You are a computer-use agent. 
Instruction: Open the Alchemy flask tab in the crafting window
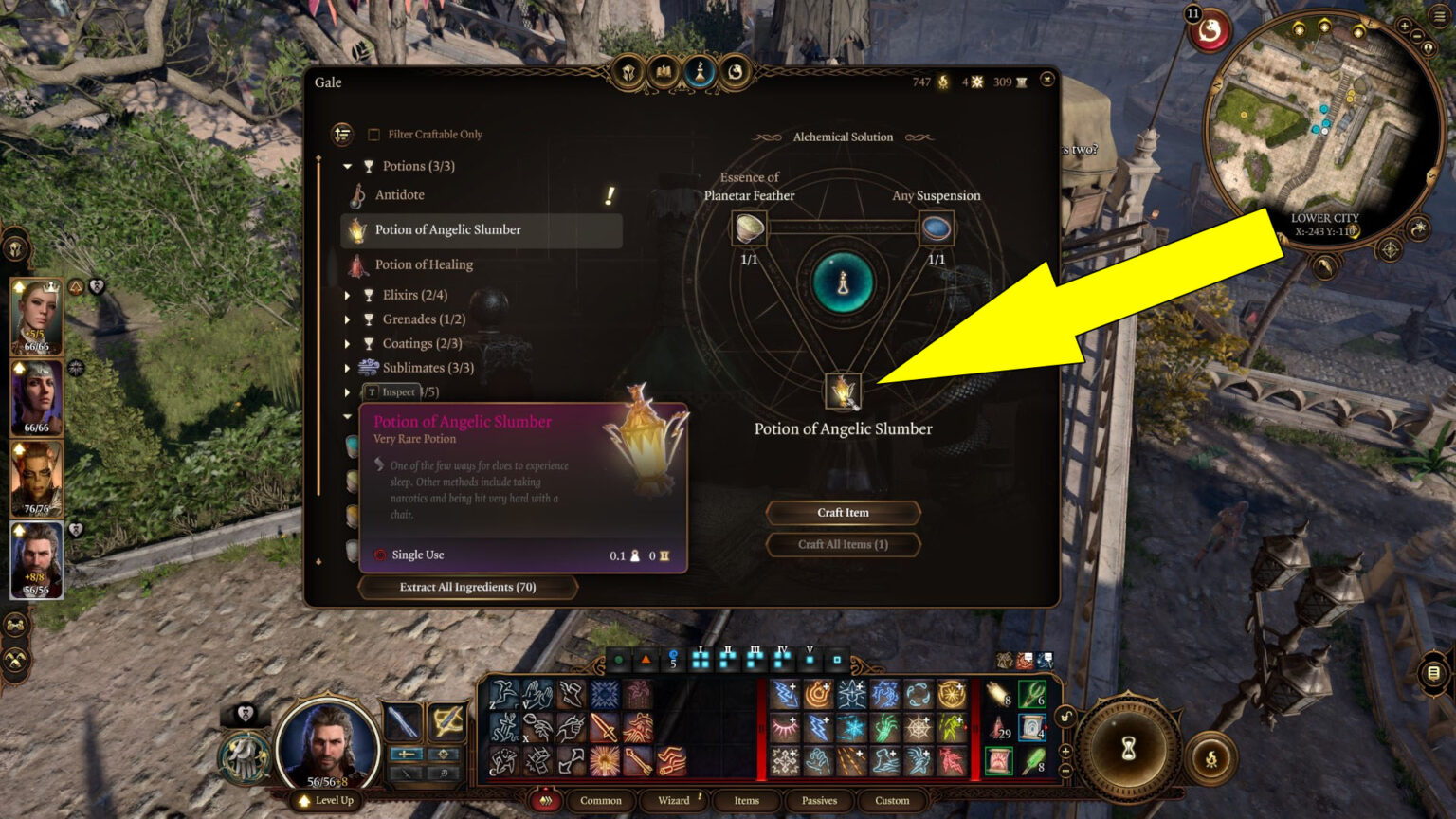[x=700, y=70]
